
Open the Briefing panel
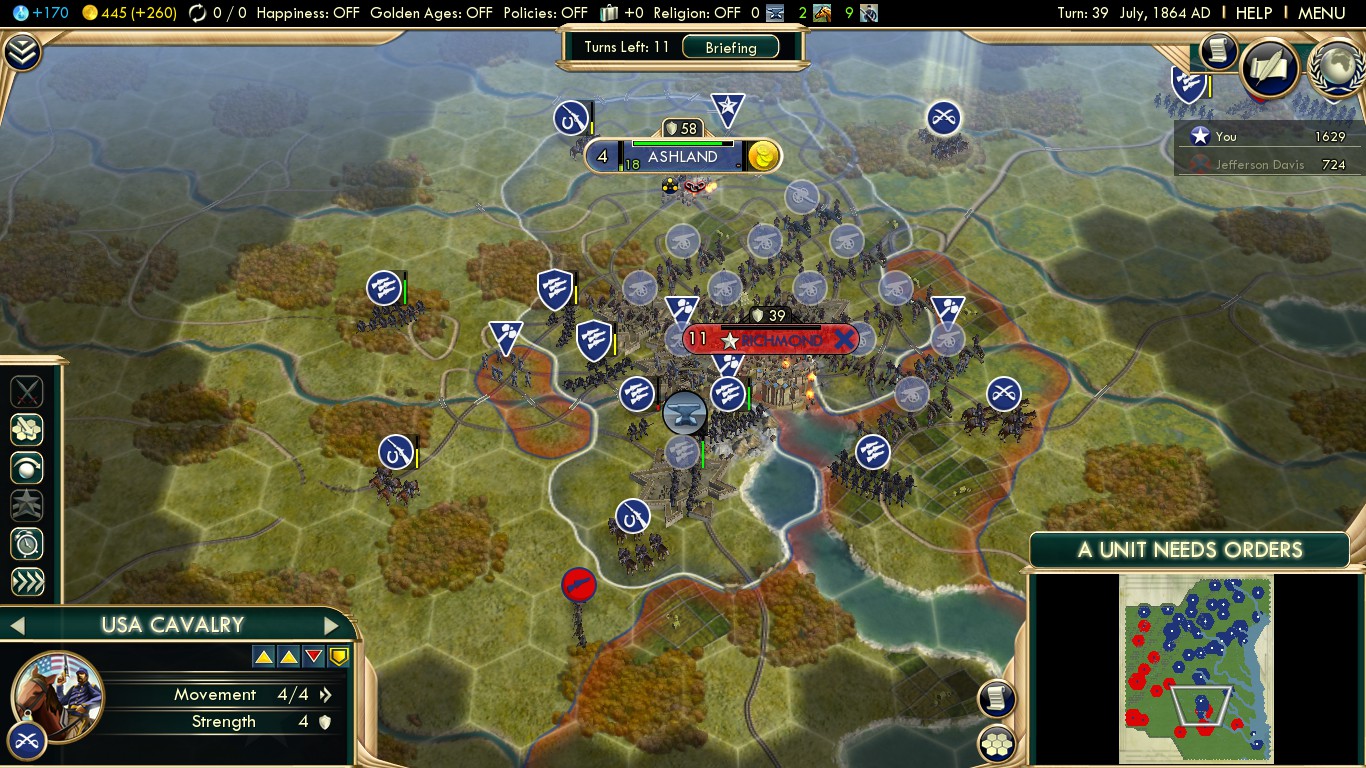pos(730,47)
